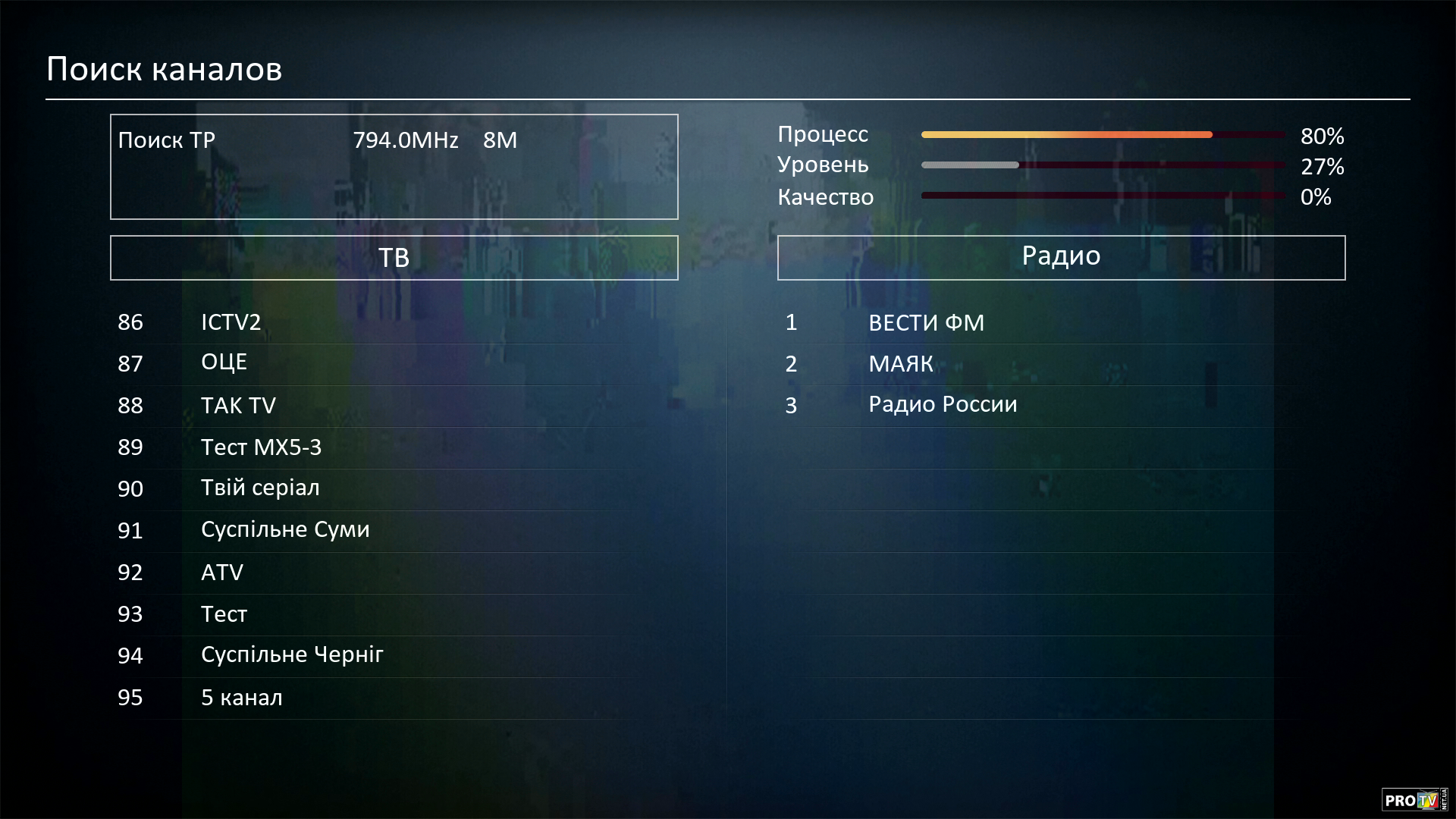Choose the МАЯК radio station

(900, 364)
